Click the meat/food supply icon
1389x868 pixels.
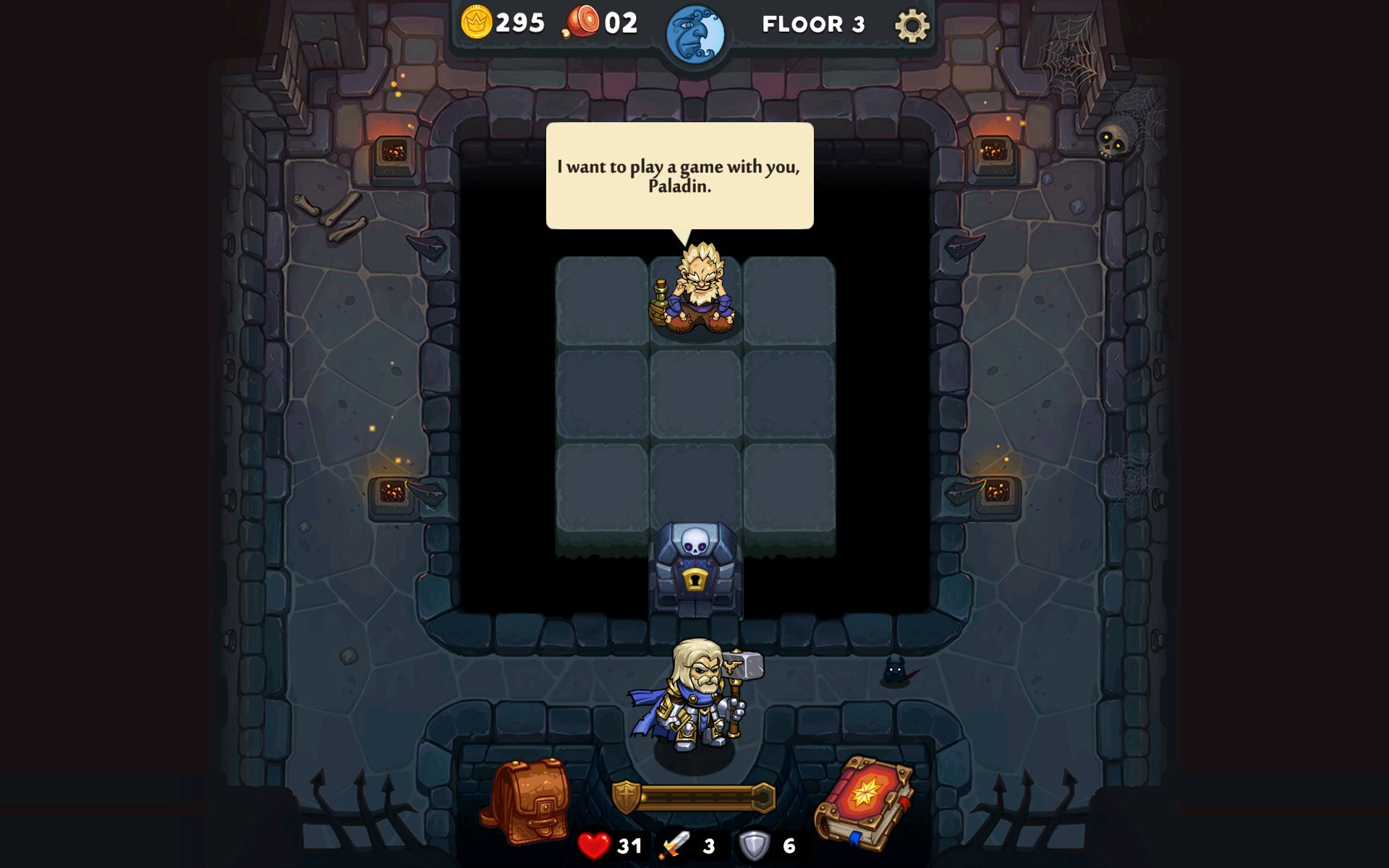(x=583, y=22)
